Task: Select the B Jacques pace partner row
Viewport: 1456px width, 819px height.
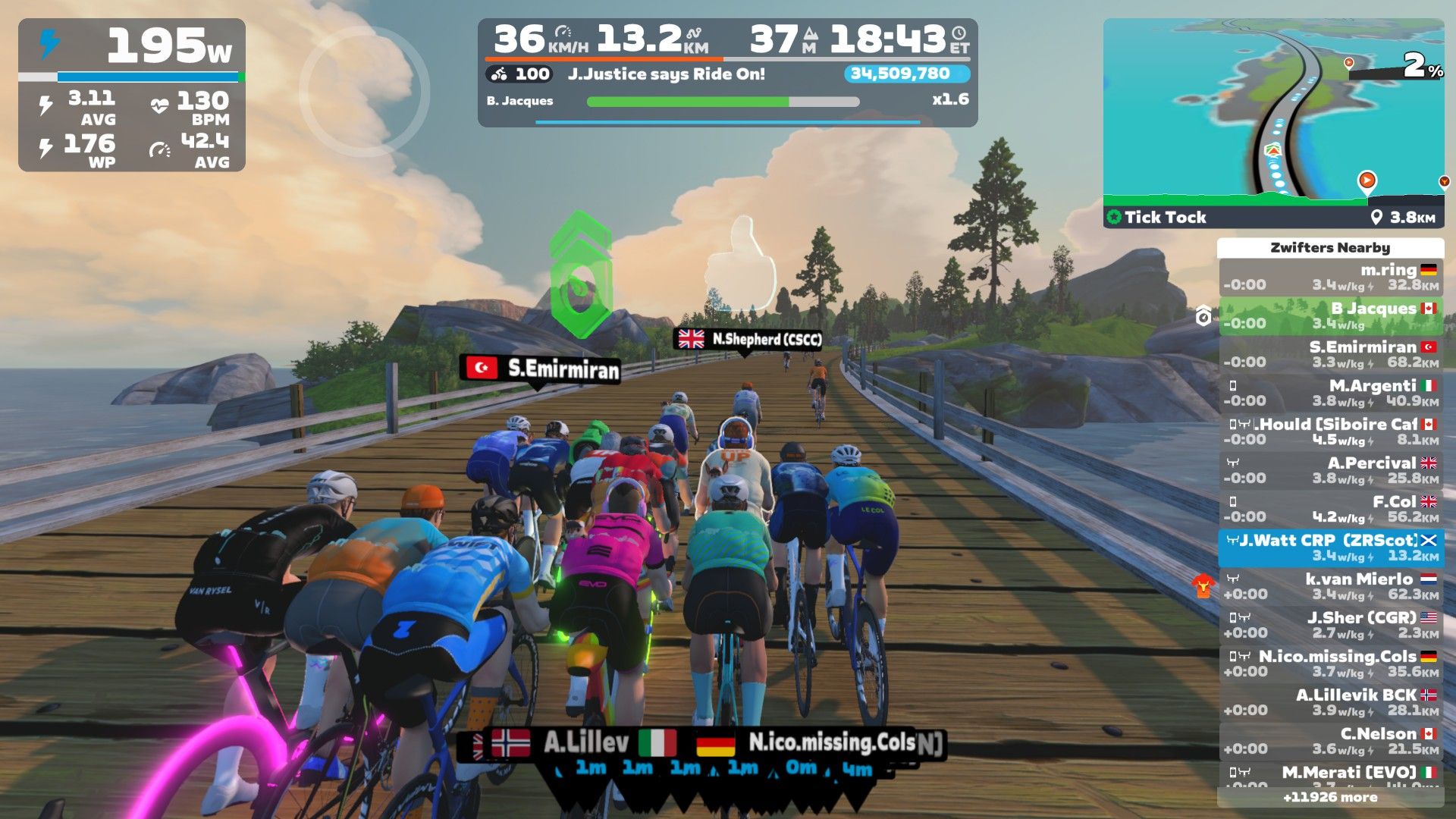Action: coord(1331,316)
